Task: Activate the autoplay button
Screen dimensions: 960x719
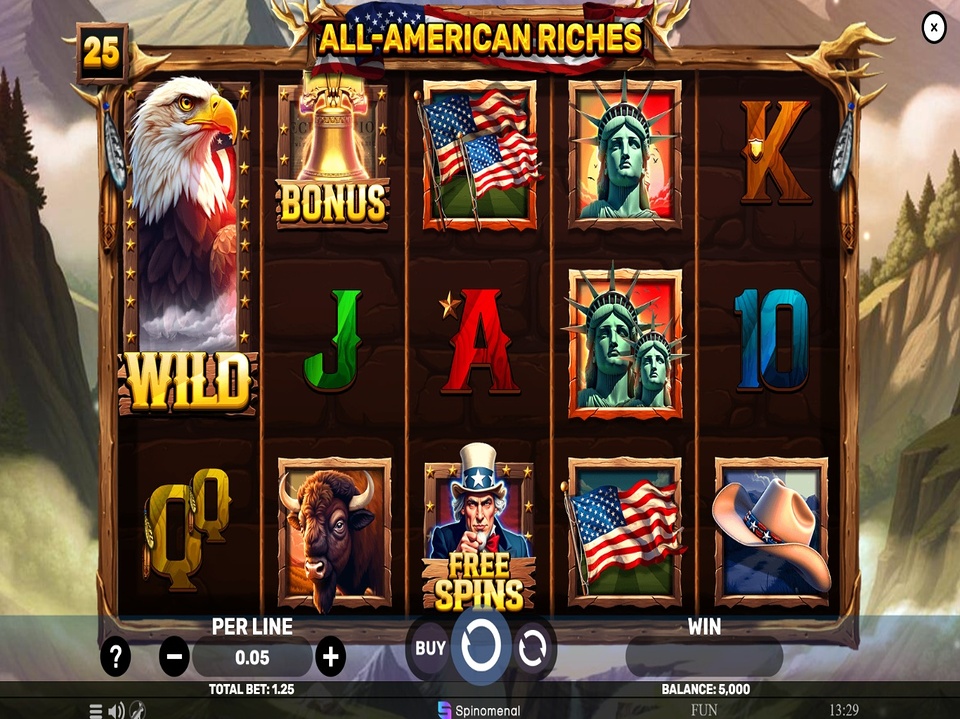Action: click(x=532, y=648)
